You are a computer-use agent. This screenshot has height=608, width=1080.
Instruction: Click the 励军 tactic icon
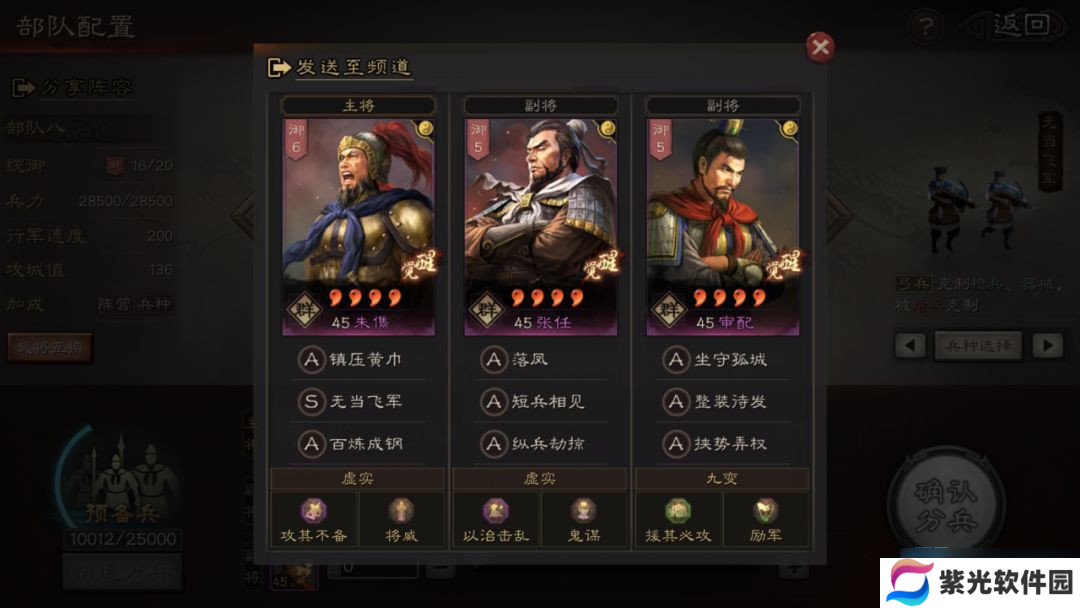point(767,512)
